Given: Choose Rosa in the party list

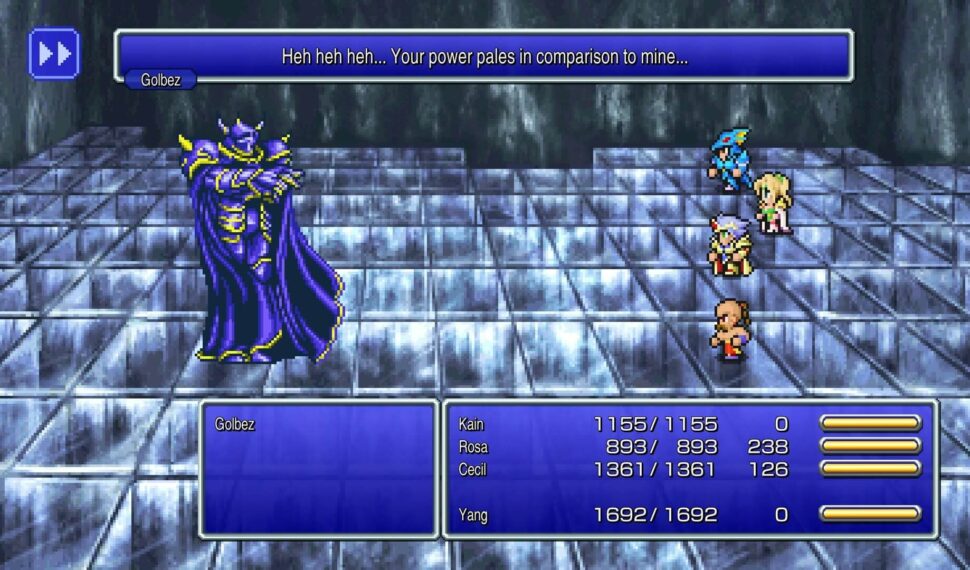Looking at the screenshot, I should (x=688, y=447).
